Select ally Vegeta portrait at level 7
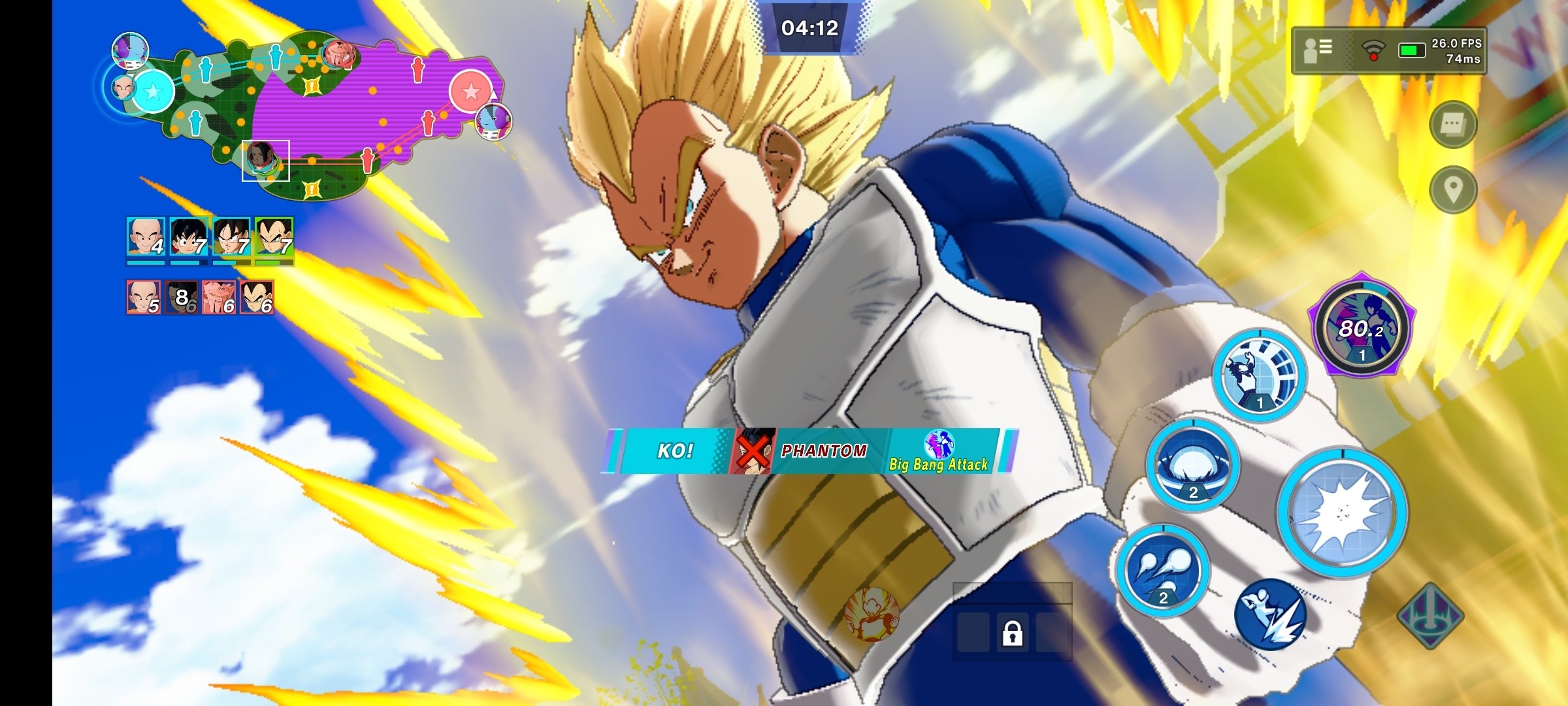1568x706 pixels. coord(274,237)
